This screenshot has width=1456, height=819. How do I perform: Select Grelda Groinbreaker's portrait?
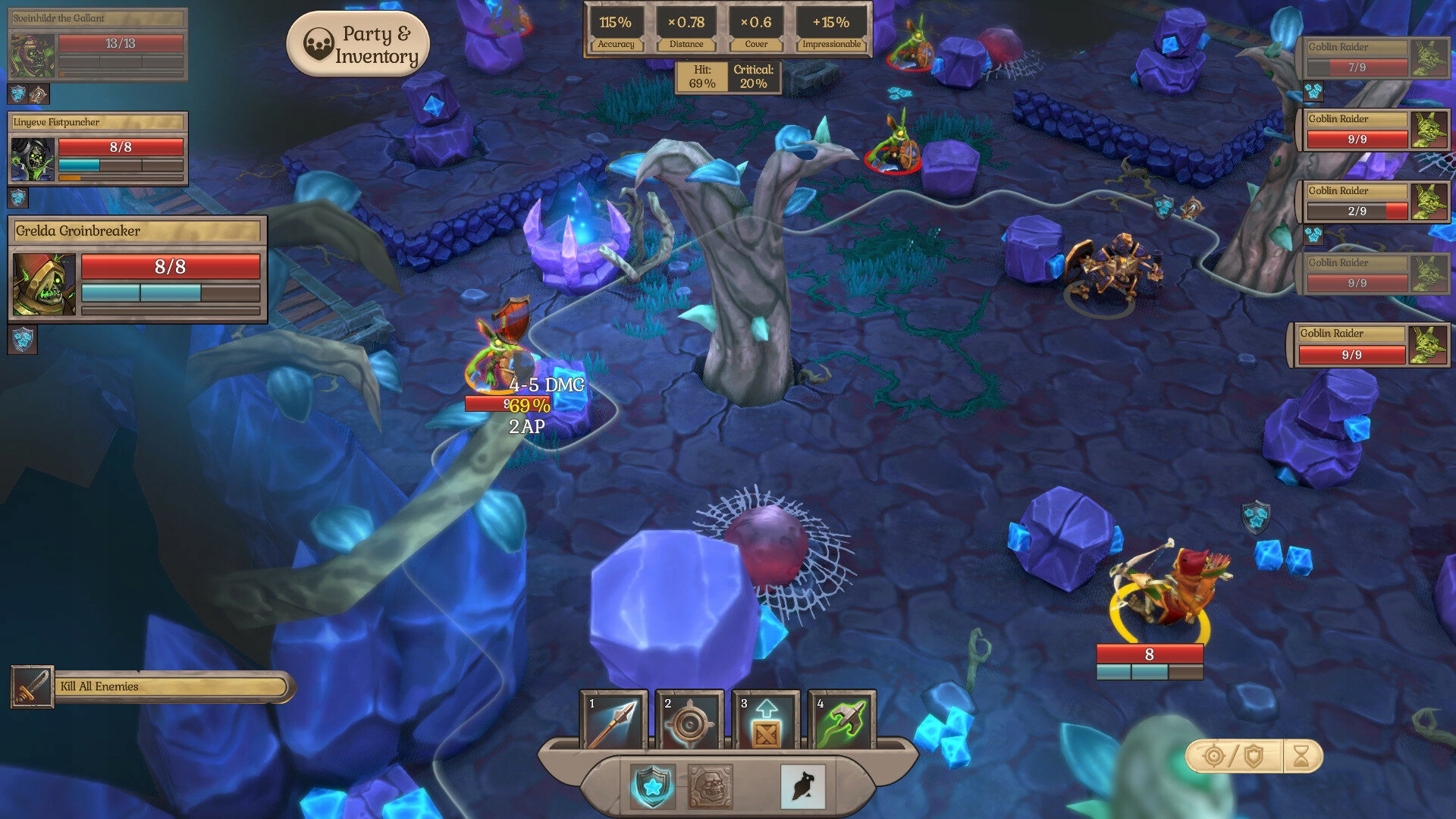pos(44,284)
